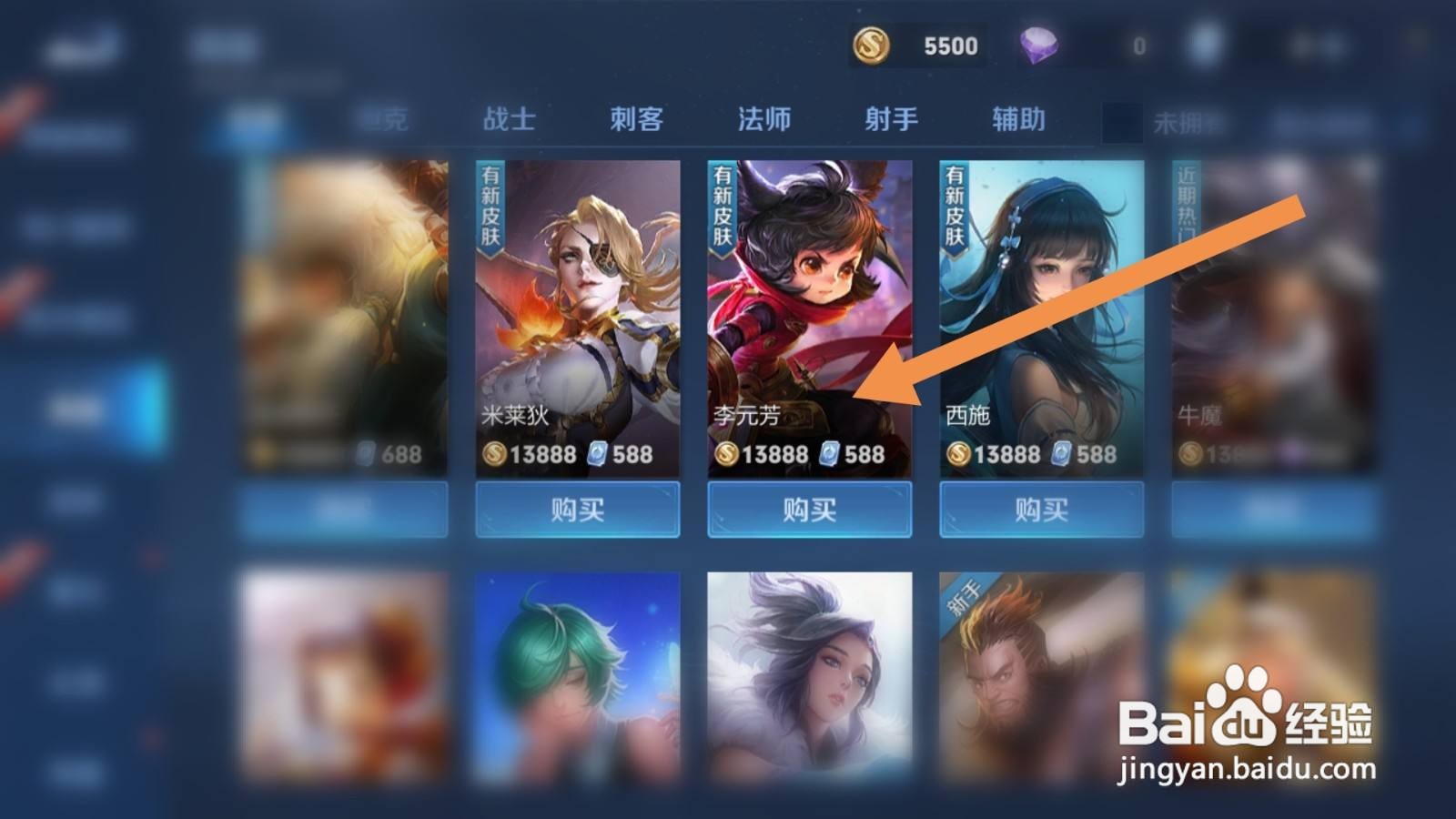The height and width of the screenshot is (819, 1456).
Task: Select the 辅助 category tab
Action: (1017, 118)
